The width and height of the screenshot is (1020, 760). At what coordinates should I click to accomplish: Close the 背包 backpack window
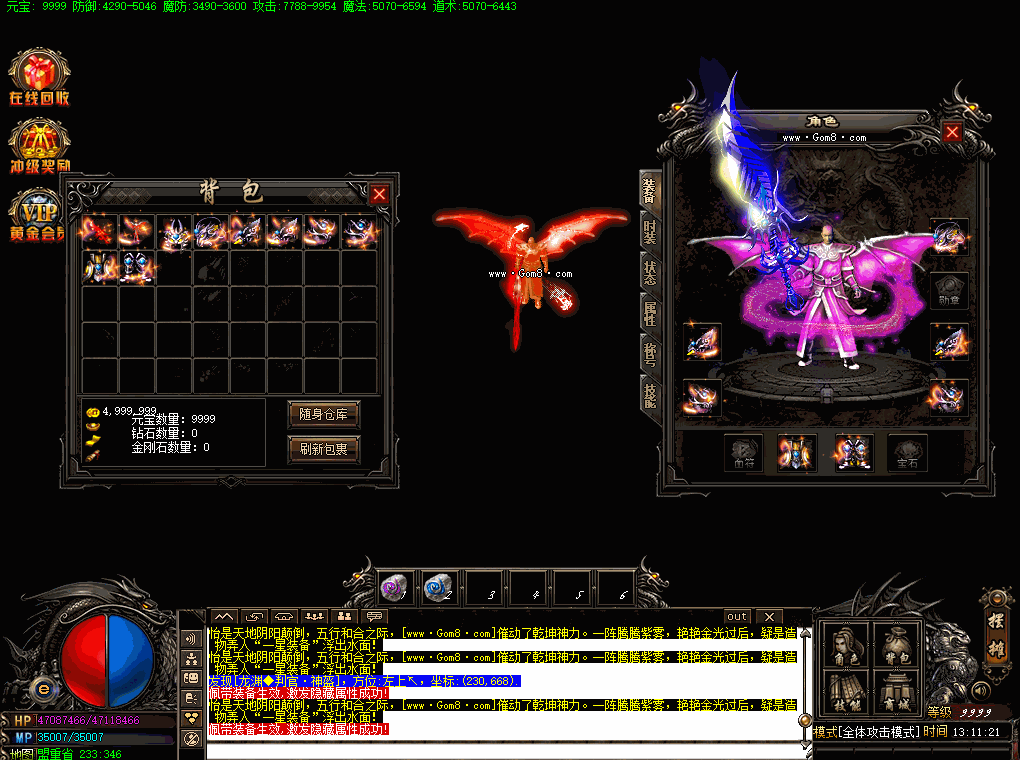(379, 195)
